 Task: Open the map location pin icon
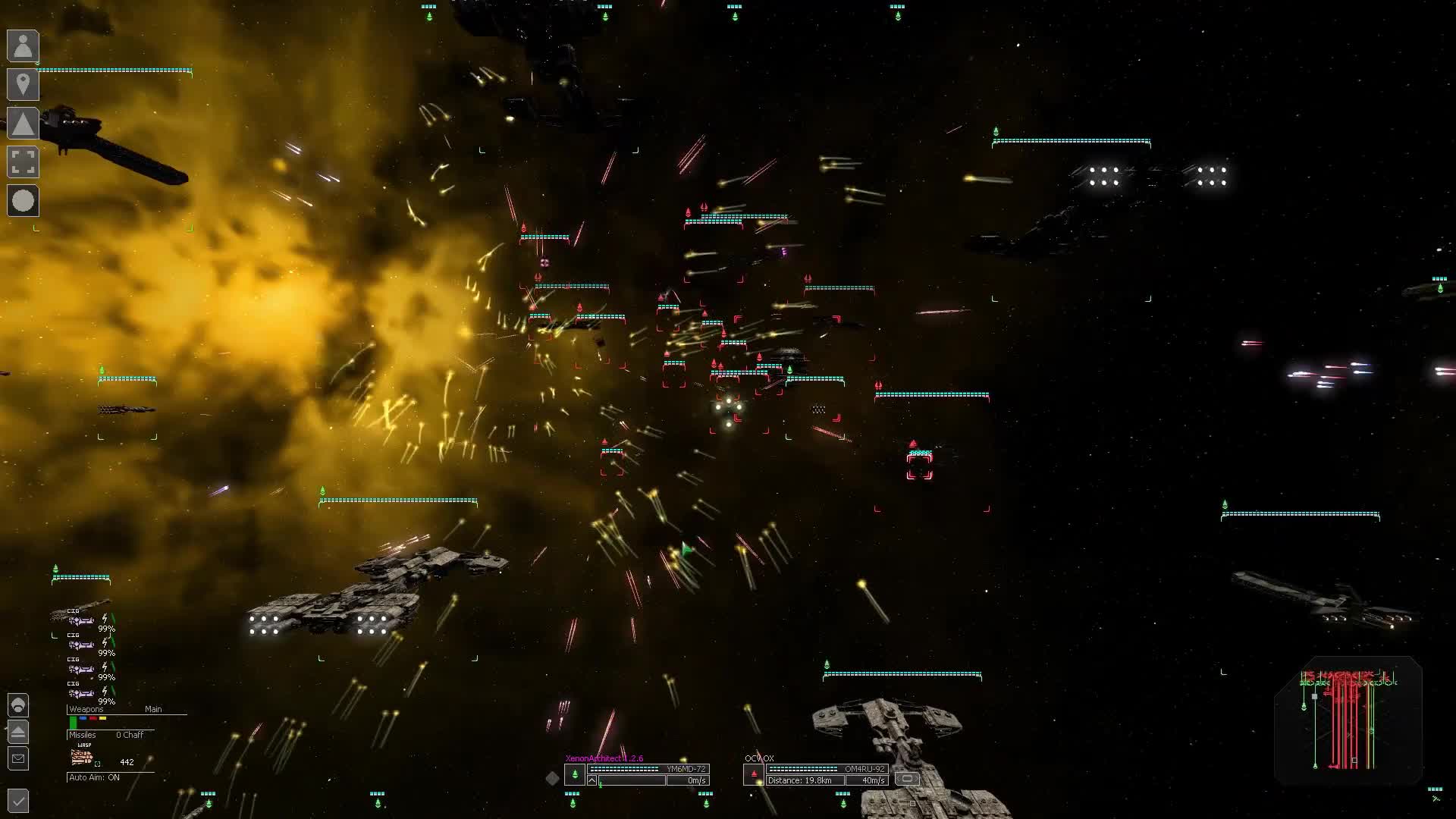click(23, 85)
